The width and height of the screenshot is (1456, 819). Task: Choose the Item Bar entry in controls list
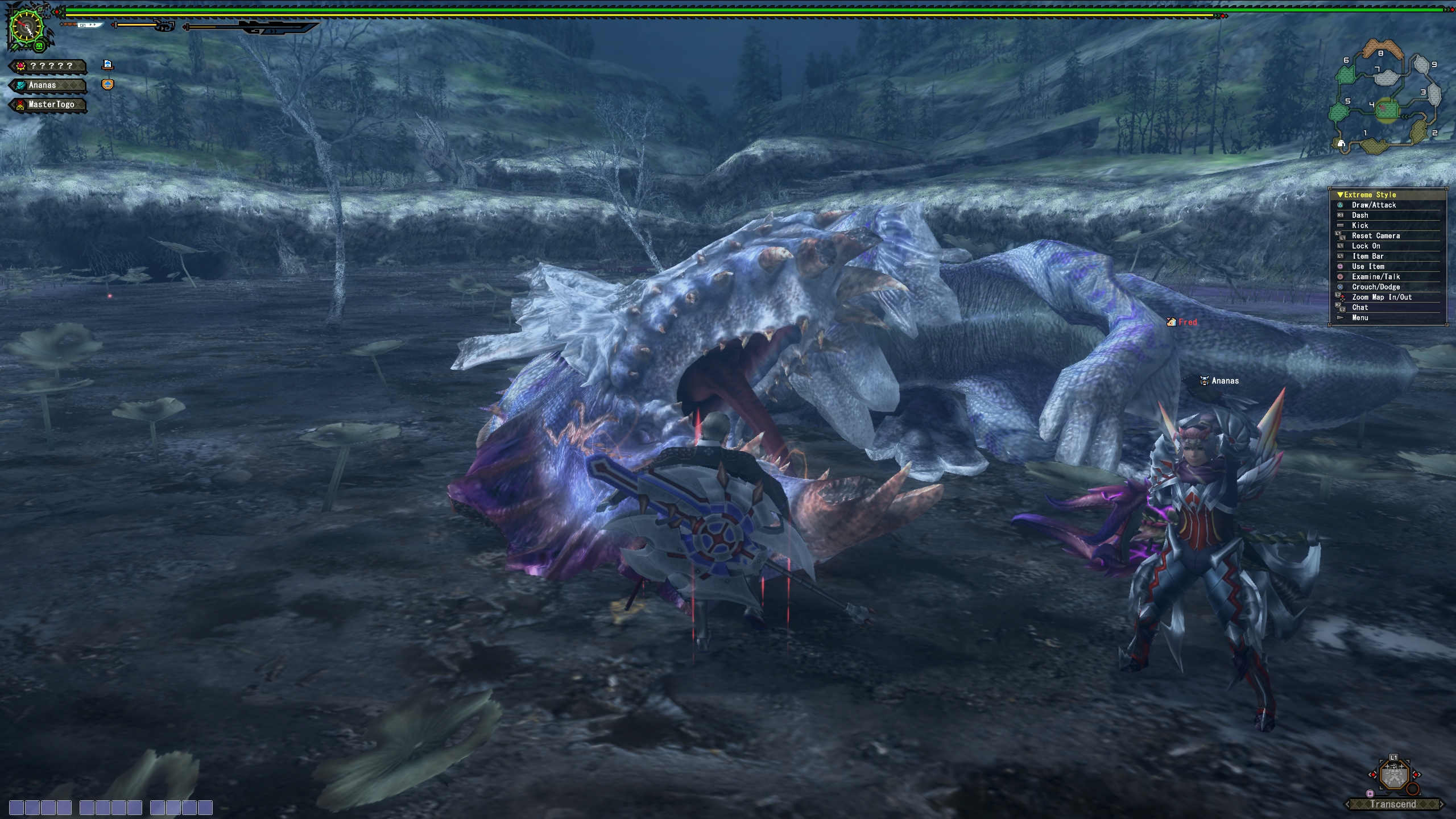[x=1368, y=257]
